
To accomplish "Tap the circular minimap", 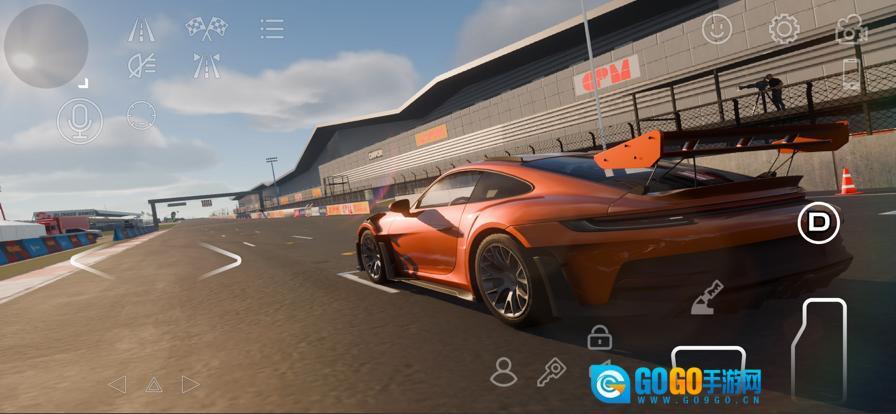I will (x=46, y=46).
